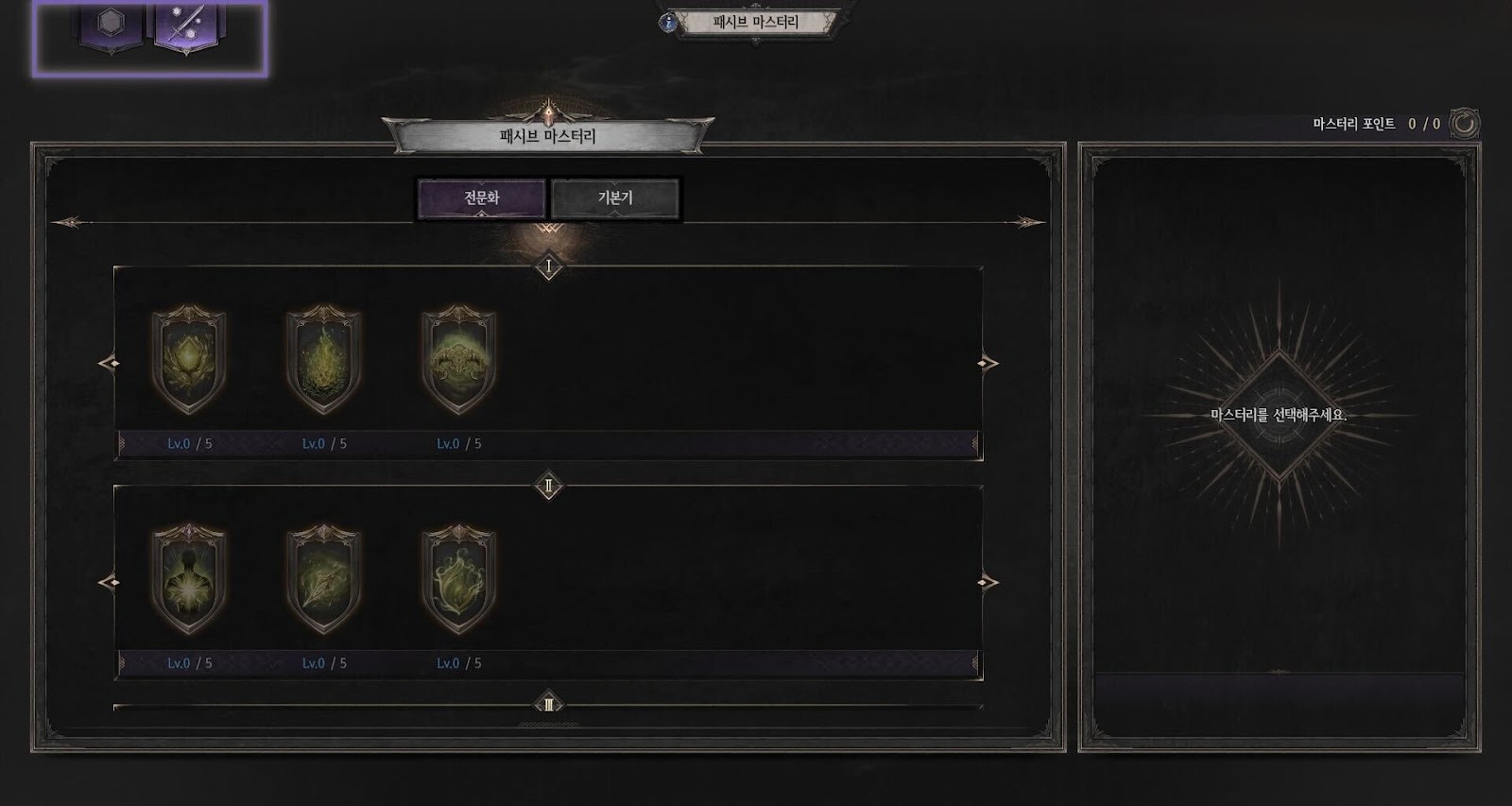Reset mastery points with the circular button
Screen dimensions: 1512x806
tap(1464, 123)
